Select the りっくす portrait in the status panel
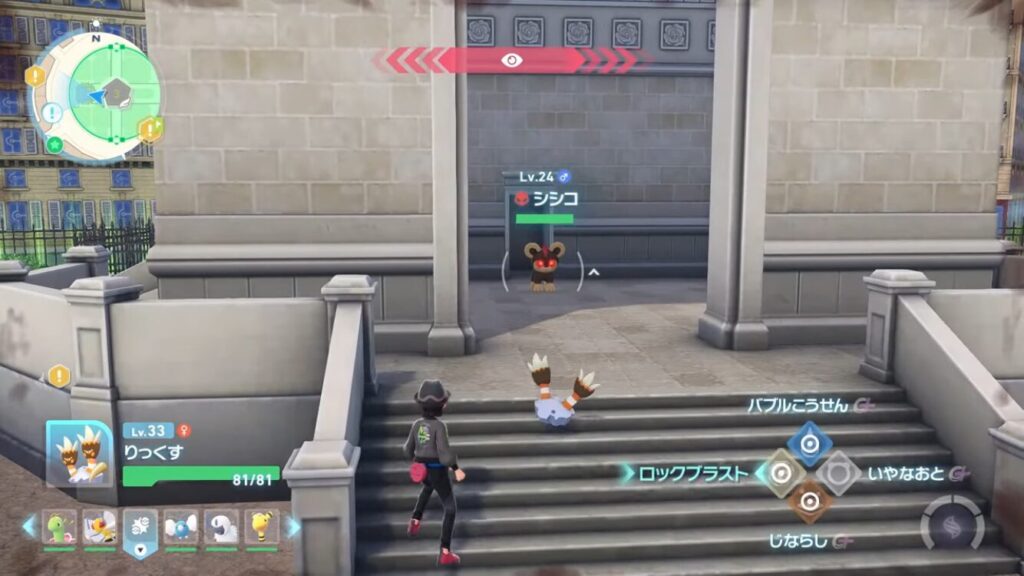 click(x=79, y=453)
